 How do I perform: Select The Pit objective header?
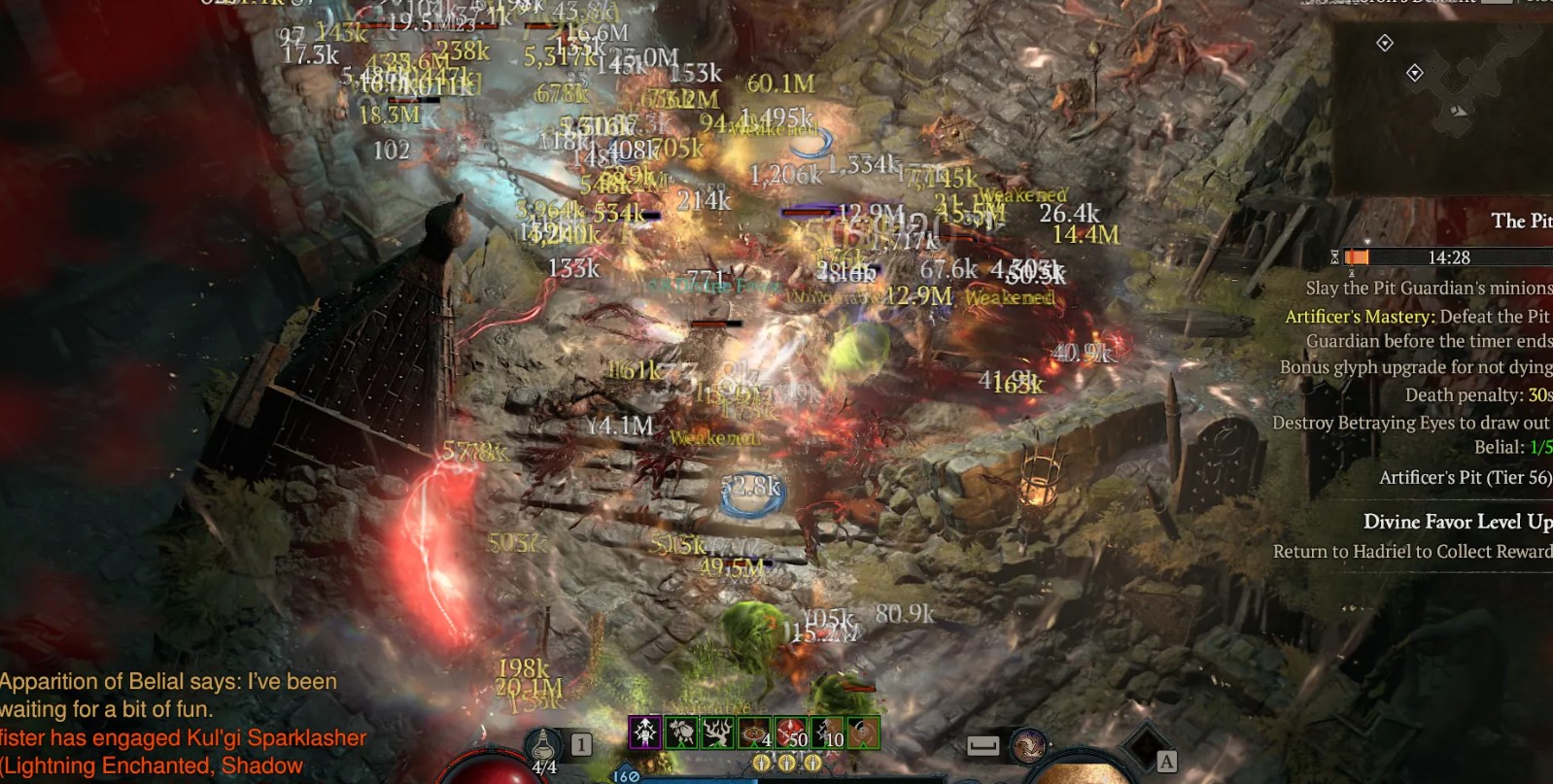[x=1520, y=222]
